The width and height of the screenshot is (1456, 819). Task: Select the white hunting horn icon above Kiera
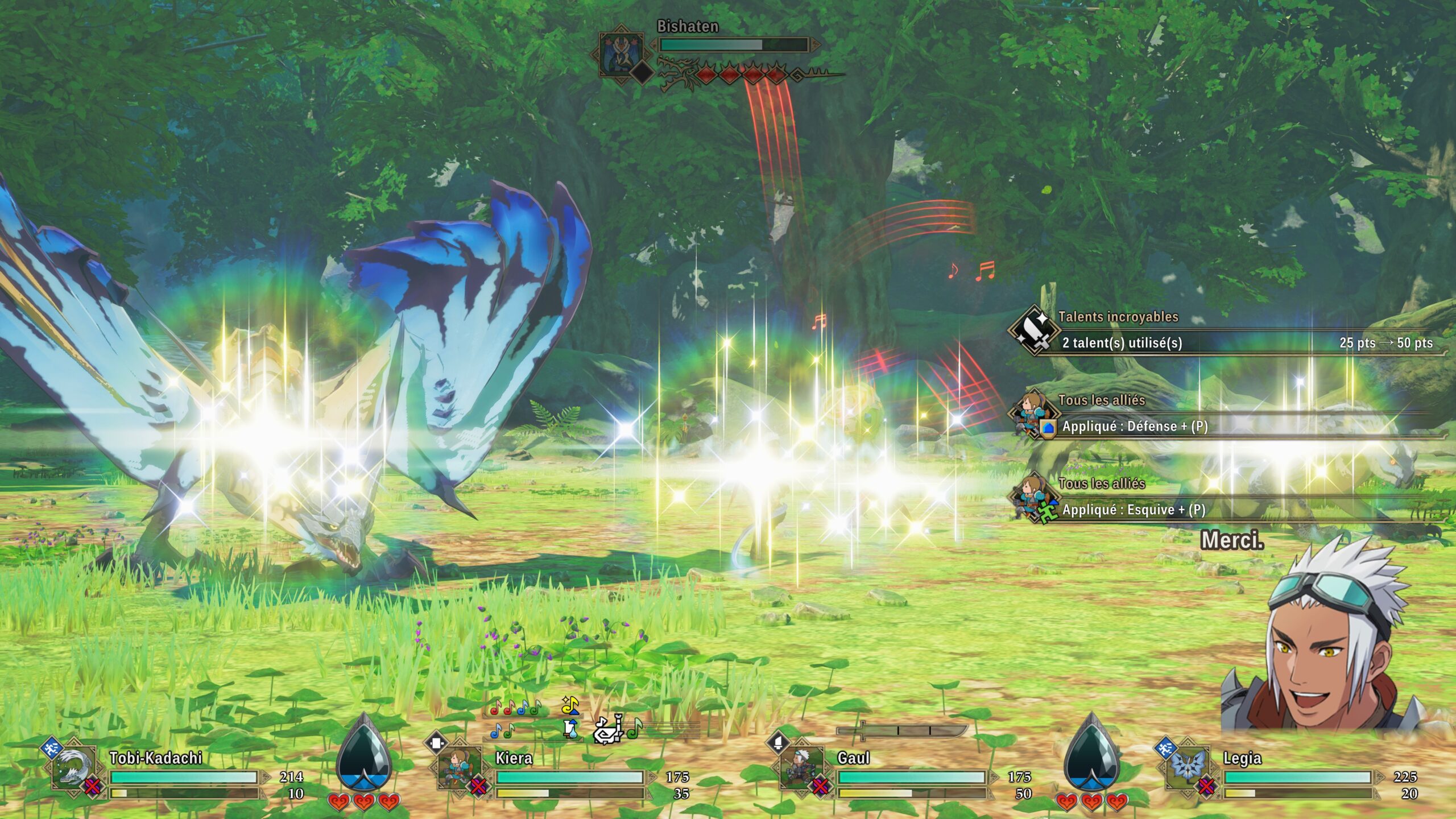[x=609, y=730]
